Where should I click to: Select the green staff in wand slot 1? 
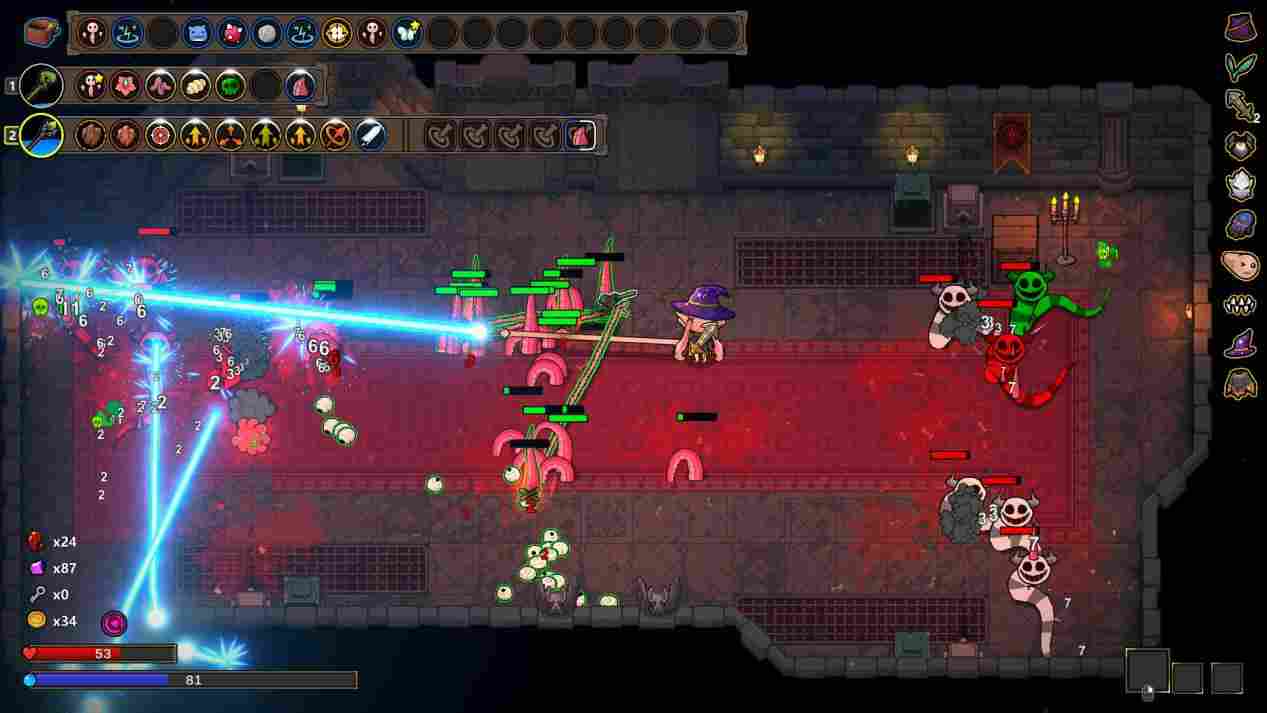point(41,85)
